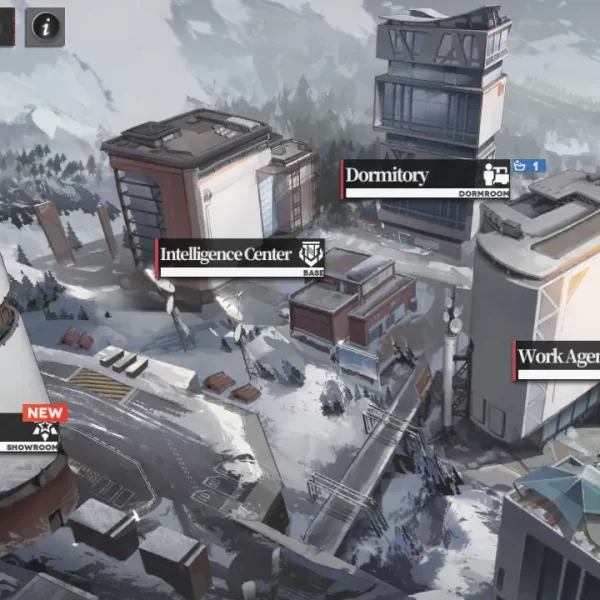Open the info button with the i icon
The height and width of the screenshot is (600, 600).
click(x=44, y=27)
